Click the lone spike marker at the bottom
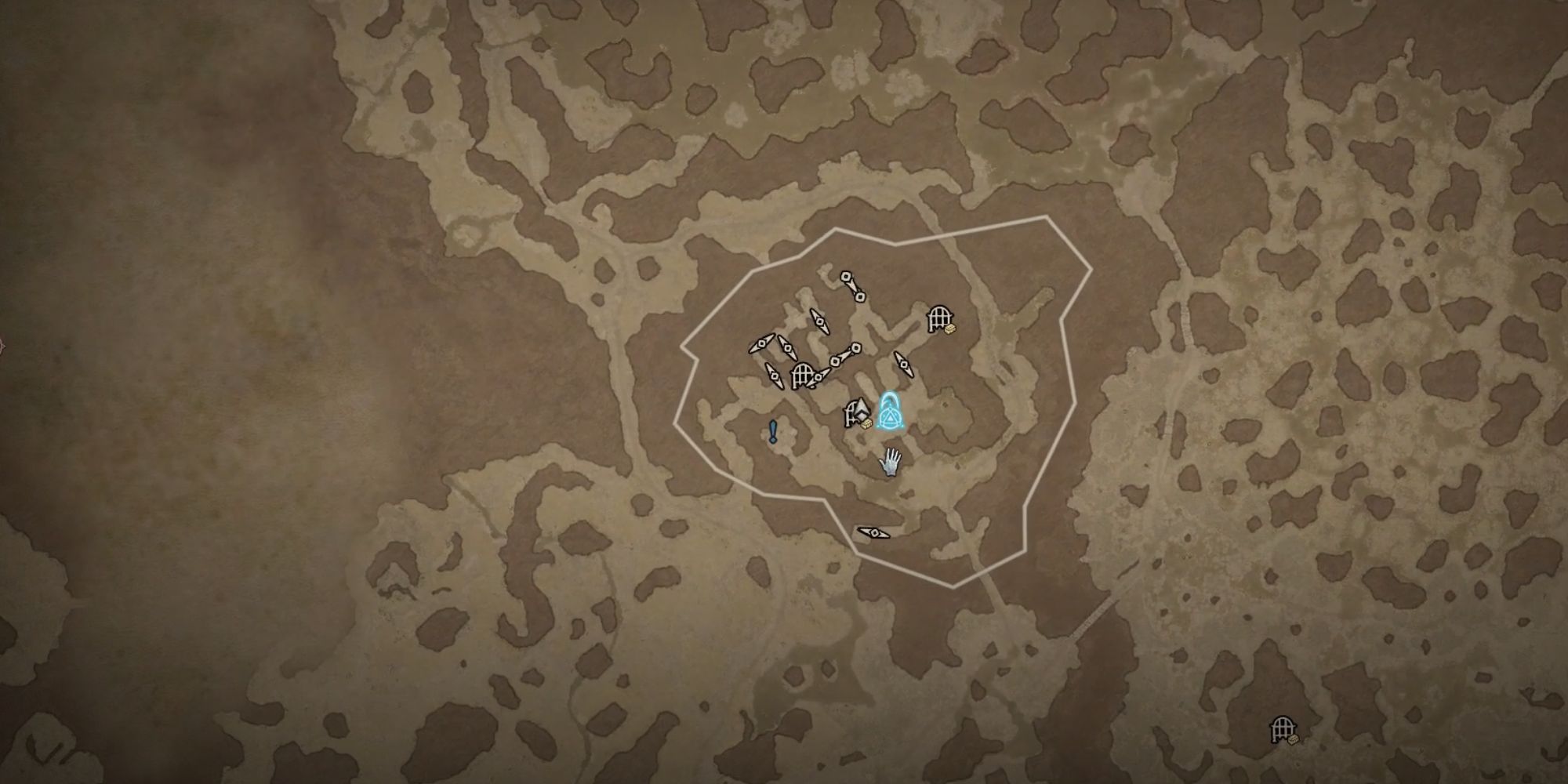Screen dimensions: 1568x784 873,532
